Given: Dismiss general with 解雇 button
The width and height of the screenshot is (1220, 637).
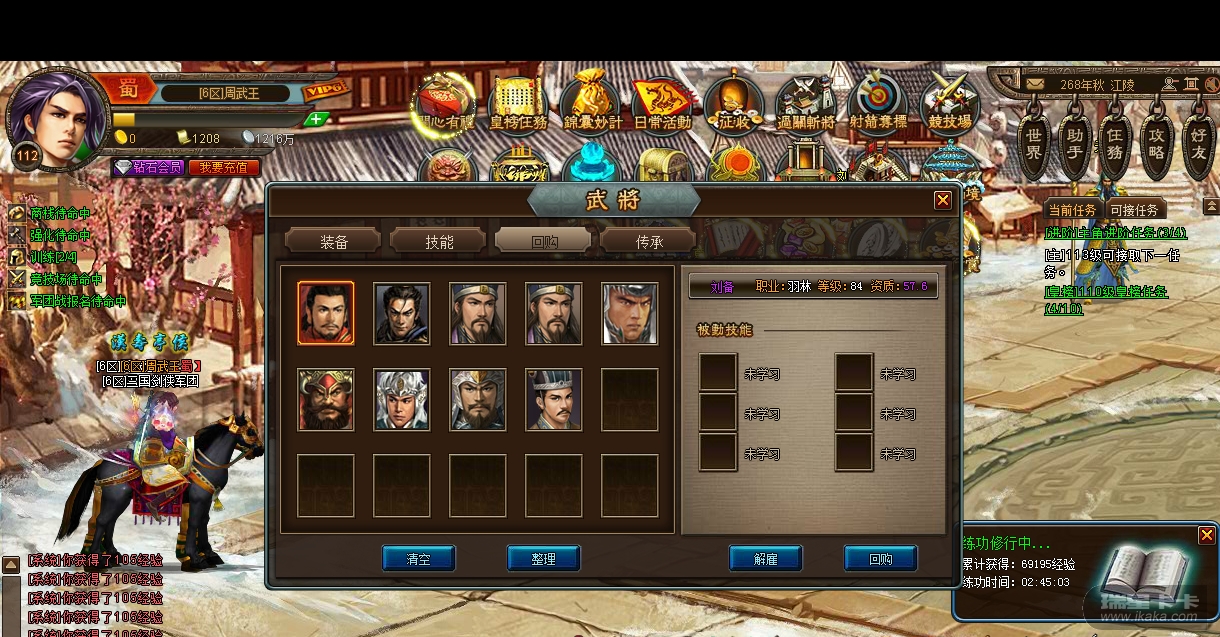Looking at the screenshot, I should (766, 559).
